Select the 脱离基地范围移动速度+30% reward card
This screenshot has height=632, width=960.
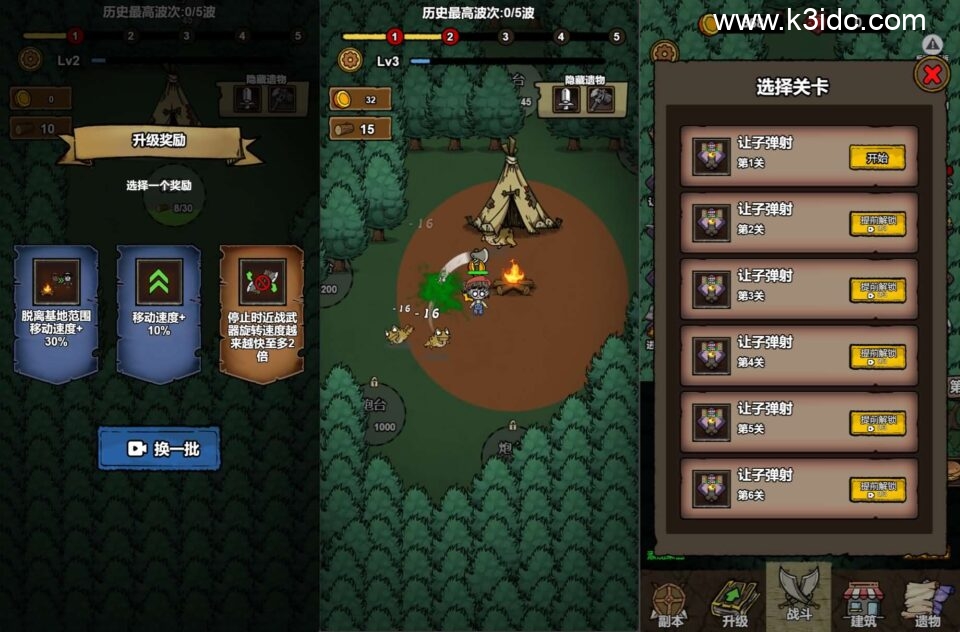56,313
